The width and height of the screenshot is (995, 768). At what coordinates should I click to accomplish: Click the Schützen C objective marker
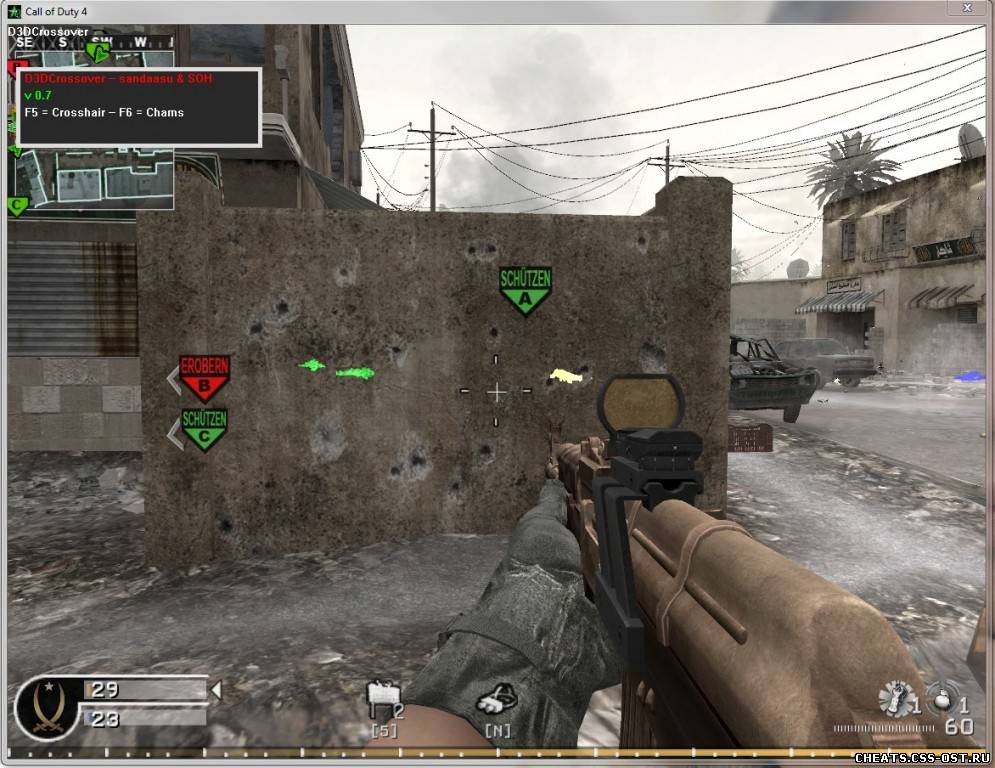tap(204, 427)
